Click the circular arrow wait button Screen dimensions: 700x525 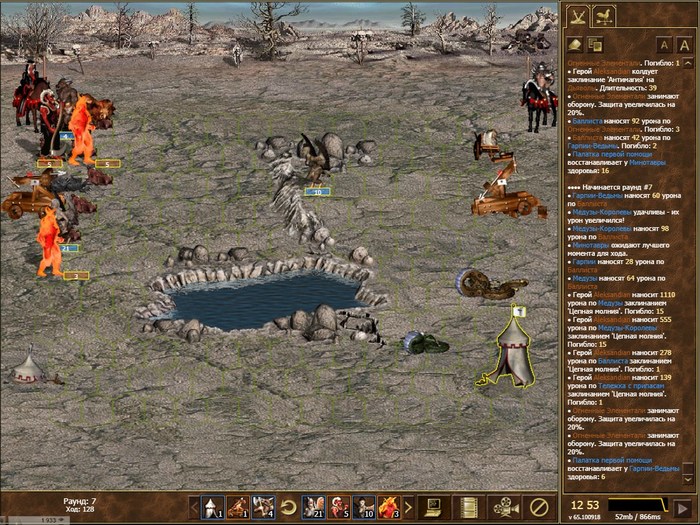coord(288,506)
